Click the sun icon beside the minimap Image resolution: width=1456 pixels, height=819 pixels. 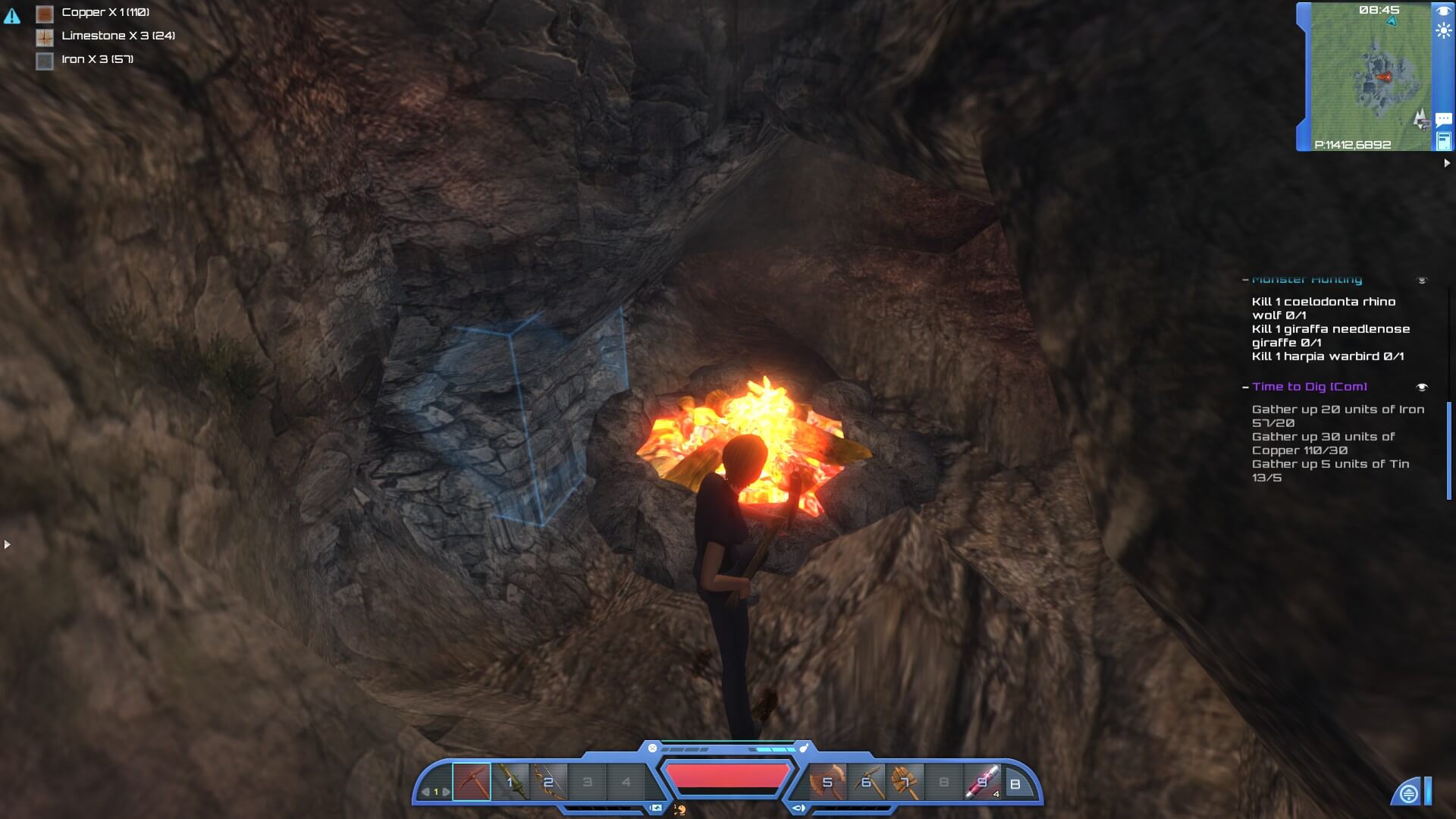(1443, 31)
